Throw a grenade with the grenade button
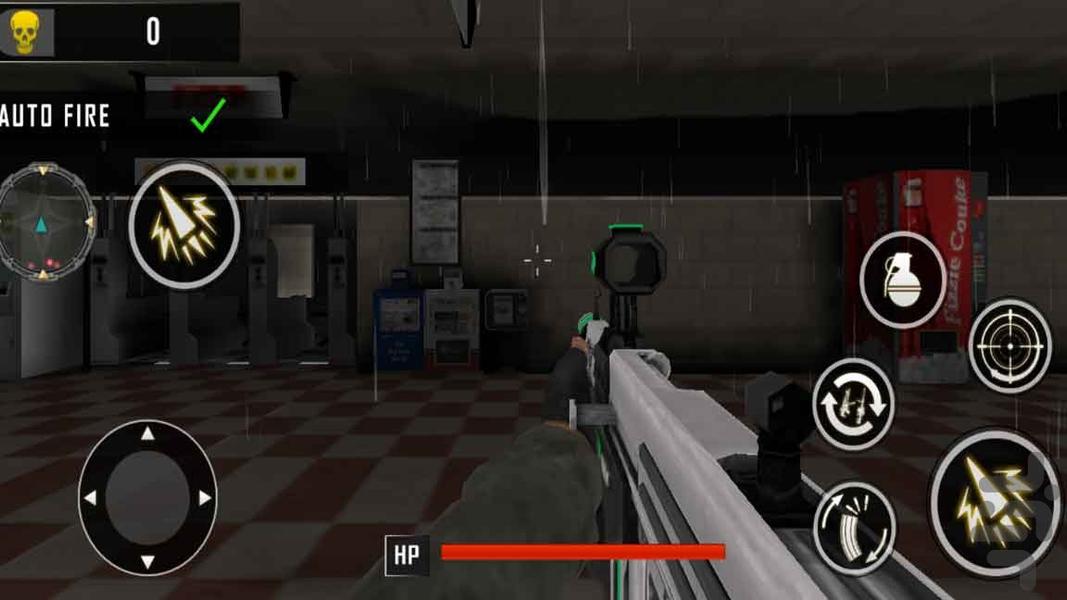The image size is (1067, 600). 903,280
